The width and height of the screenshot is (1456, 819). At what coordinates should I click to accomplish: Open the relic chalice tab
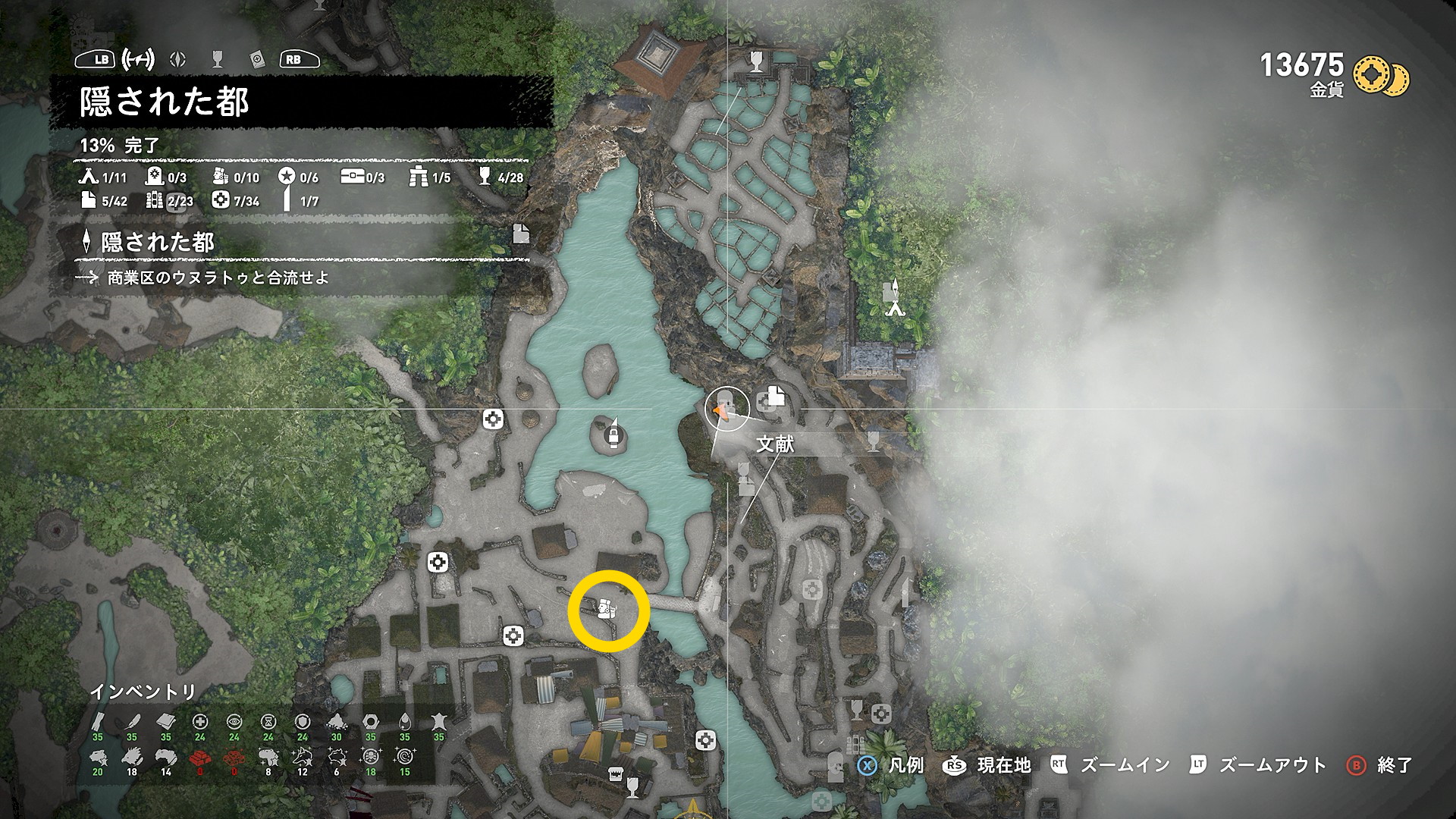pyautogui.click(x=218, y=59)
